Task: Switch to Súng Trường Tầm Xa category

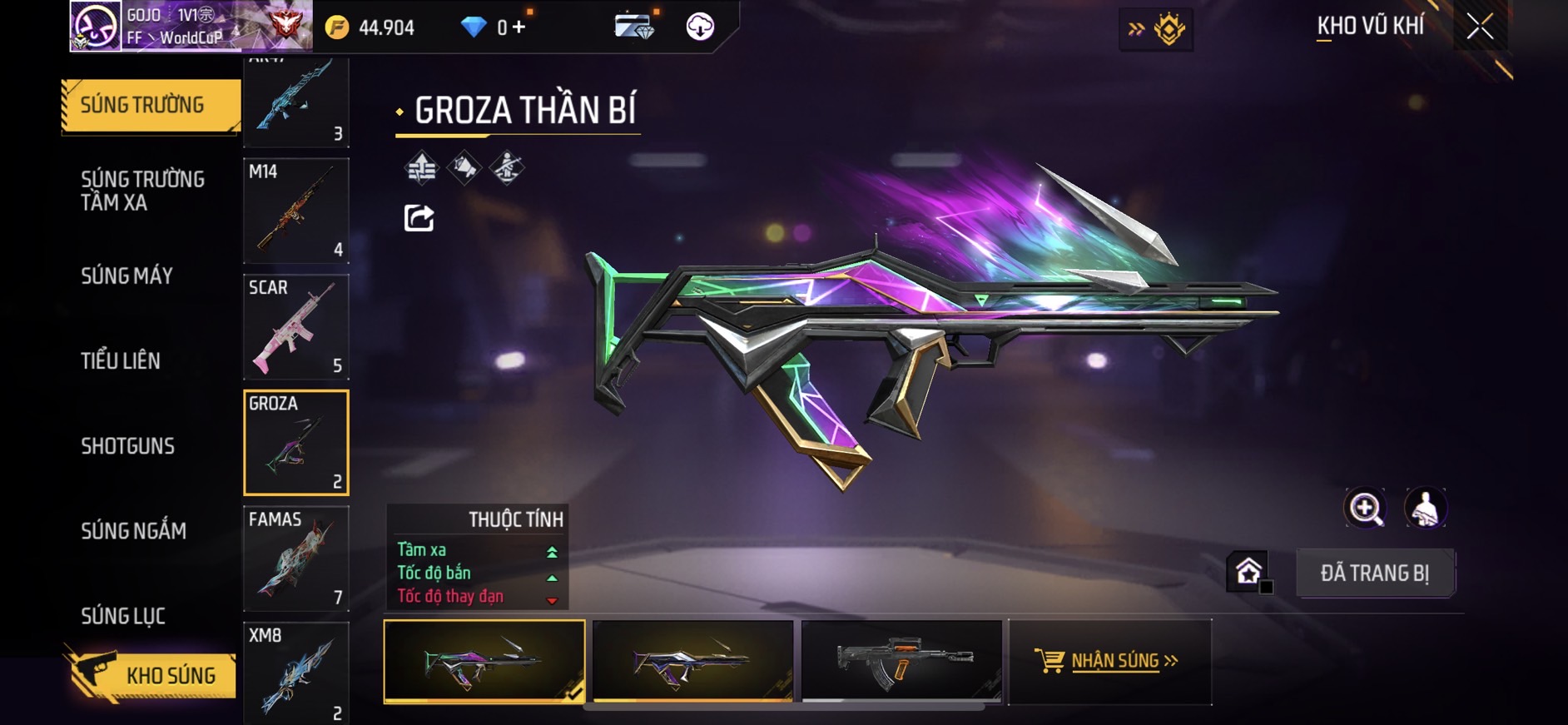Action: click(x=142, y=191)
